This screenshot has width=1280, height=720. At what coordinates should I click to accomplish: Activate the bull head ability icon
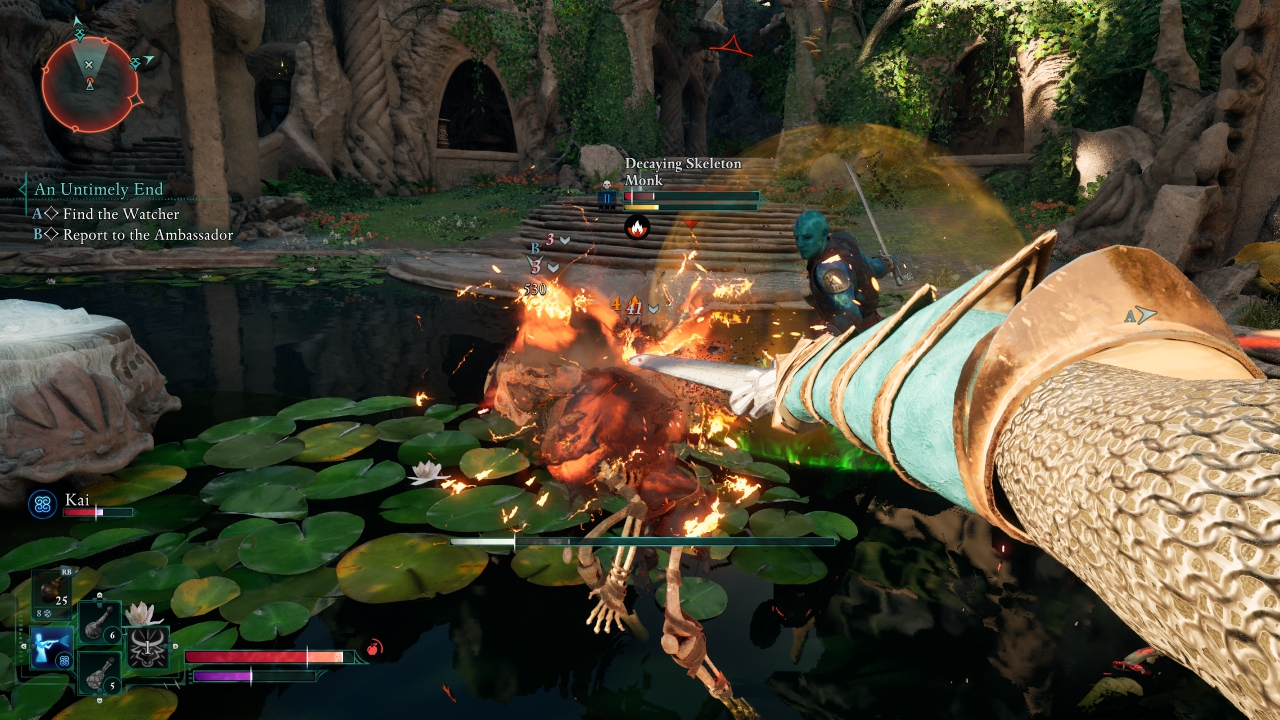148,647
